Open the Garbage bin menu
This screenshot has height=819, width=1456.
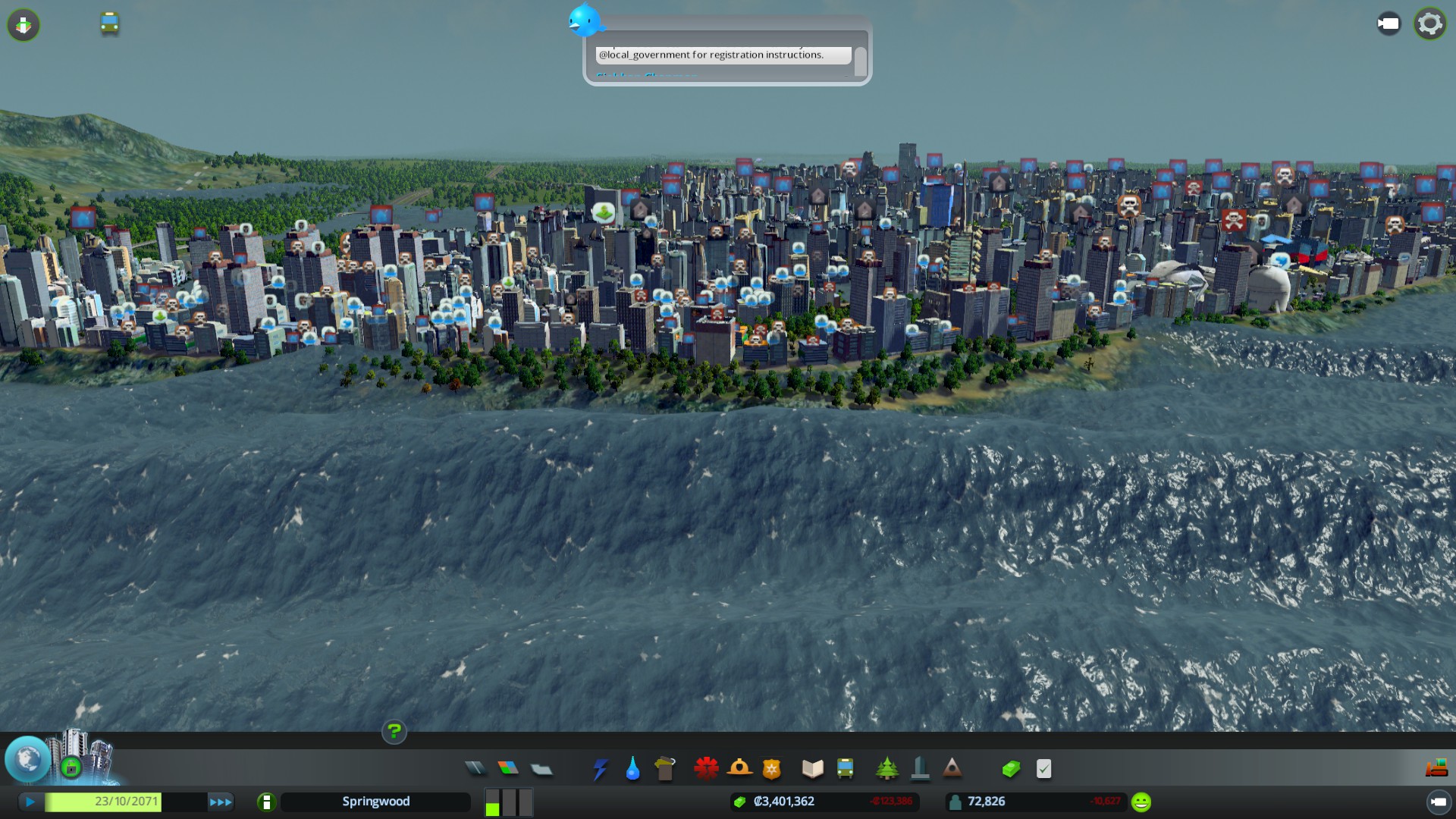point(665,769)
